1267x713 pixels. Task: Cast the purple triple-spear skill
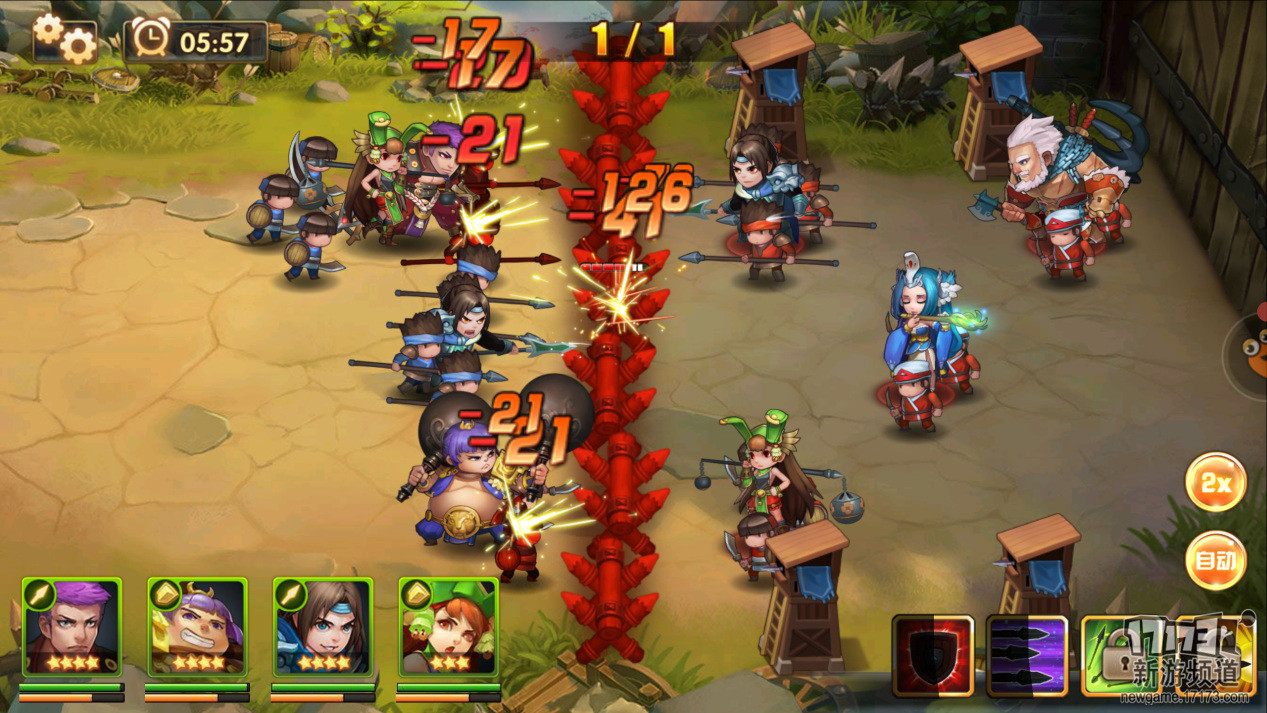[x=1027, y=655]
